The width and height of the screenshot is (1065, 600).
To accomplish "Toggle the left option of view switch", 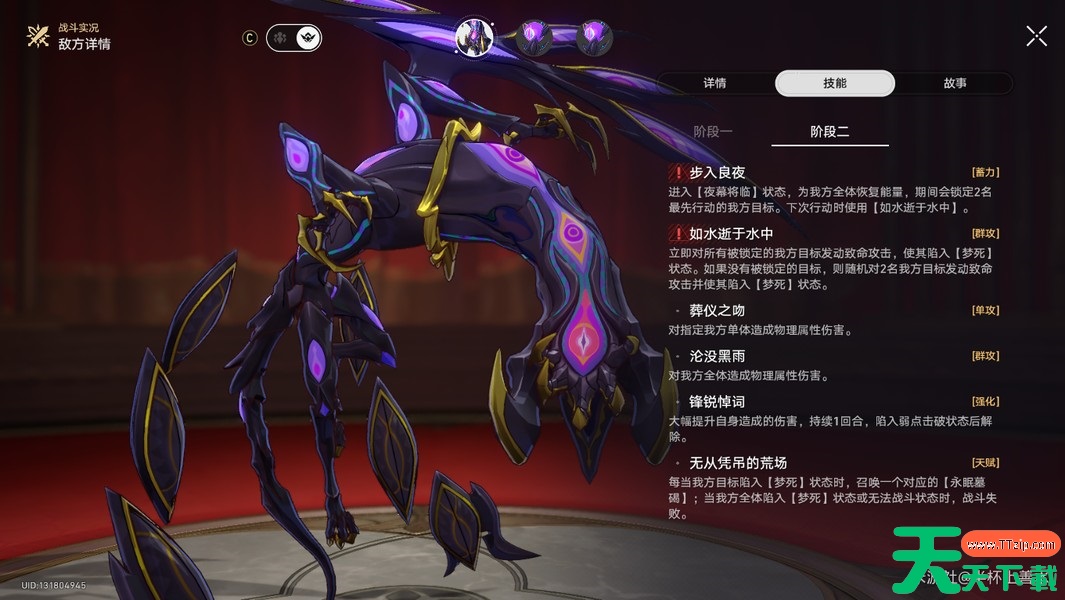I will pos(281,38).
